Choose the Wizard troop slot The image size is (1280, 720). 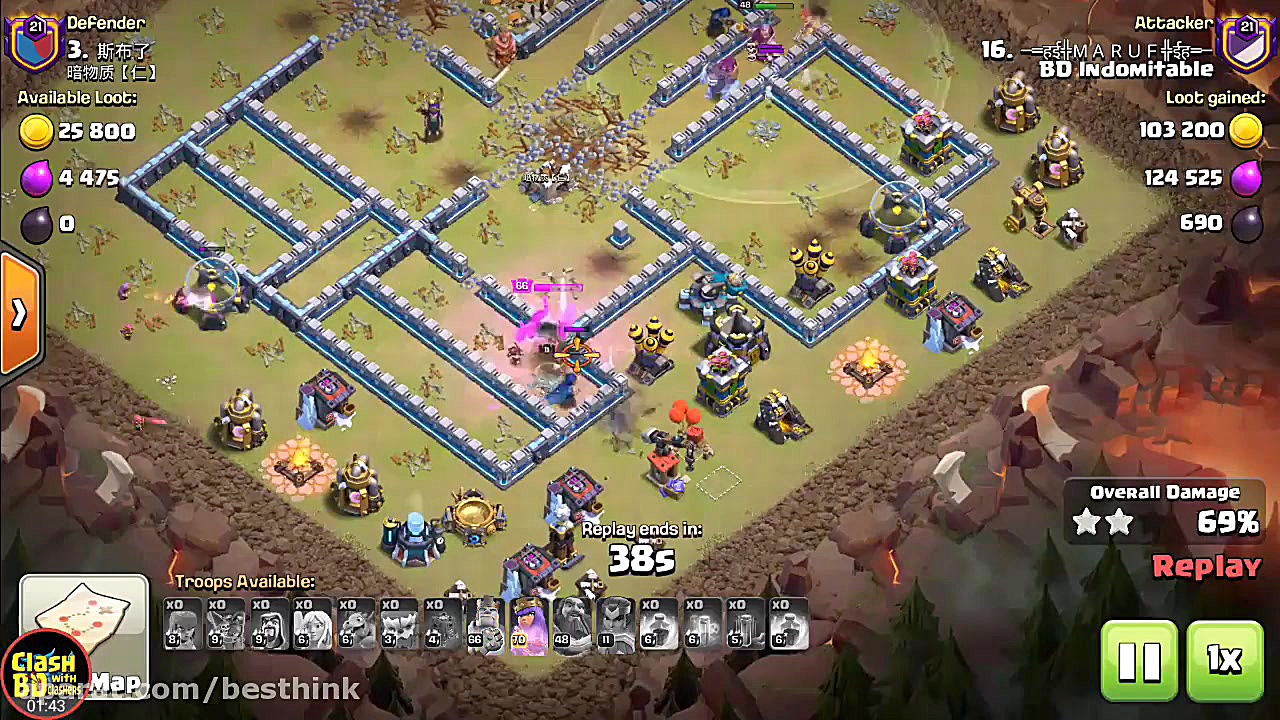click(269, 626)
